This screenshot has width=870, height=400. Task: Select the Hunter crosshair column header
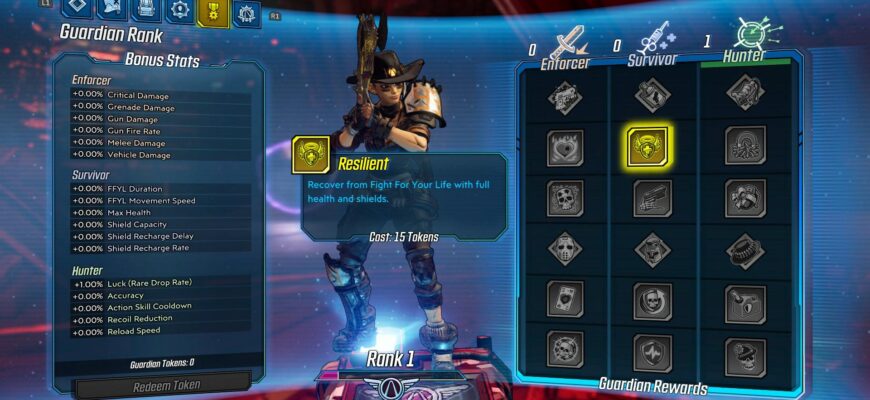tap(745, 44)
